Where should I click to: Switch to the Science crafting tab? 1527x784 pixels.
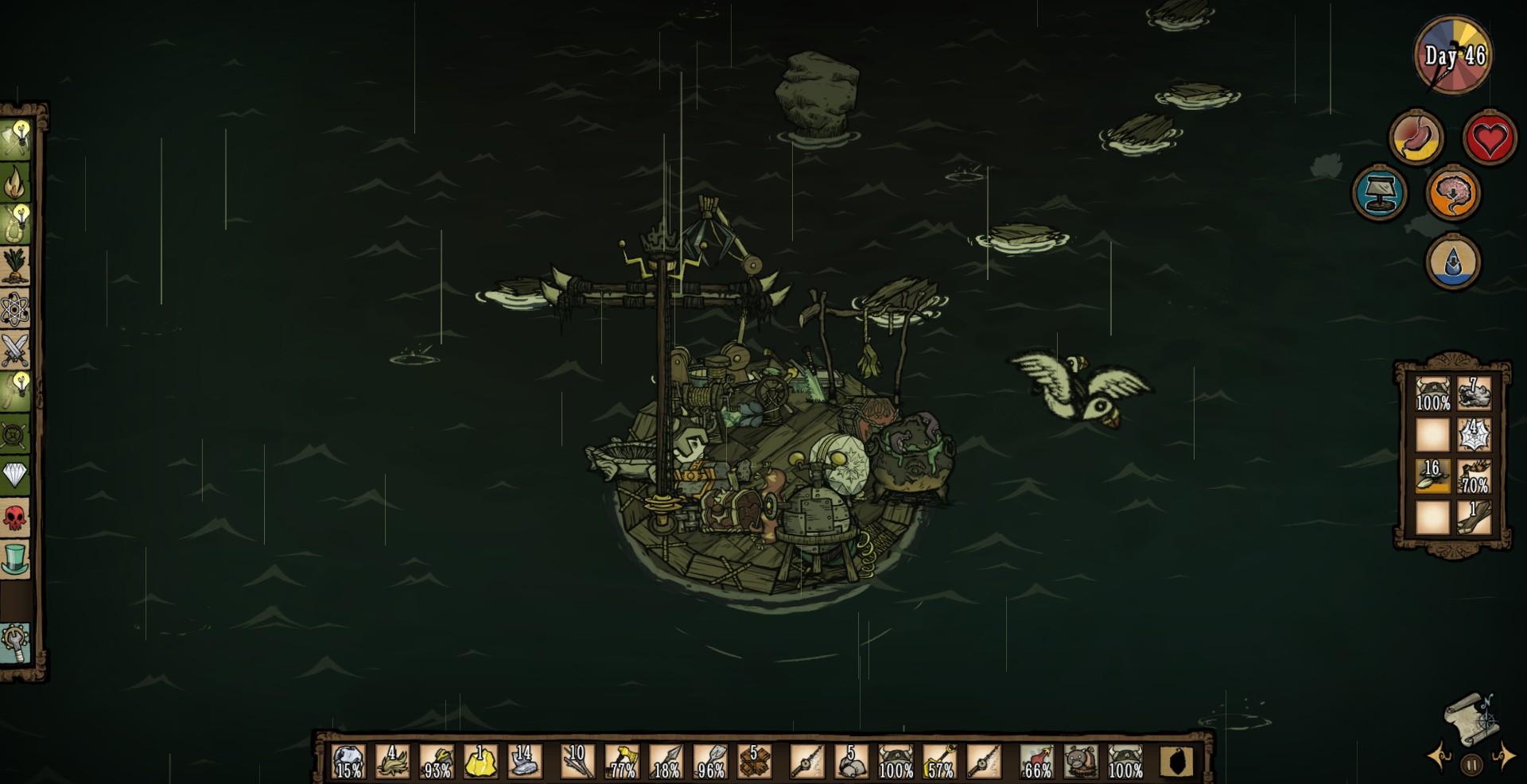[15, 309]
